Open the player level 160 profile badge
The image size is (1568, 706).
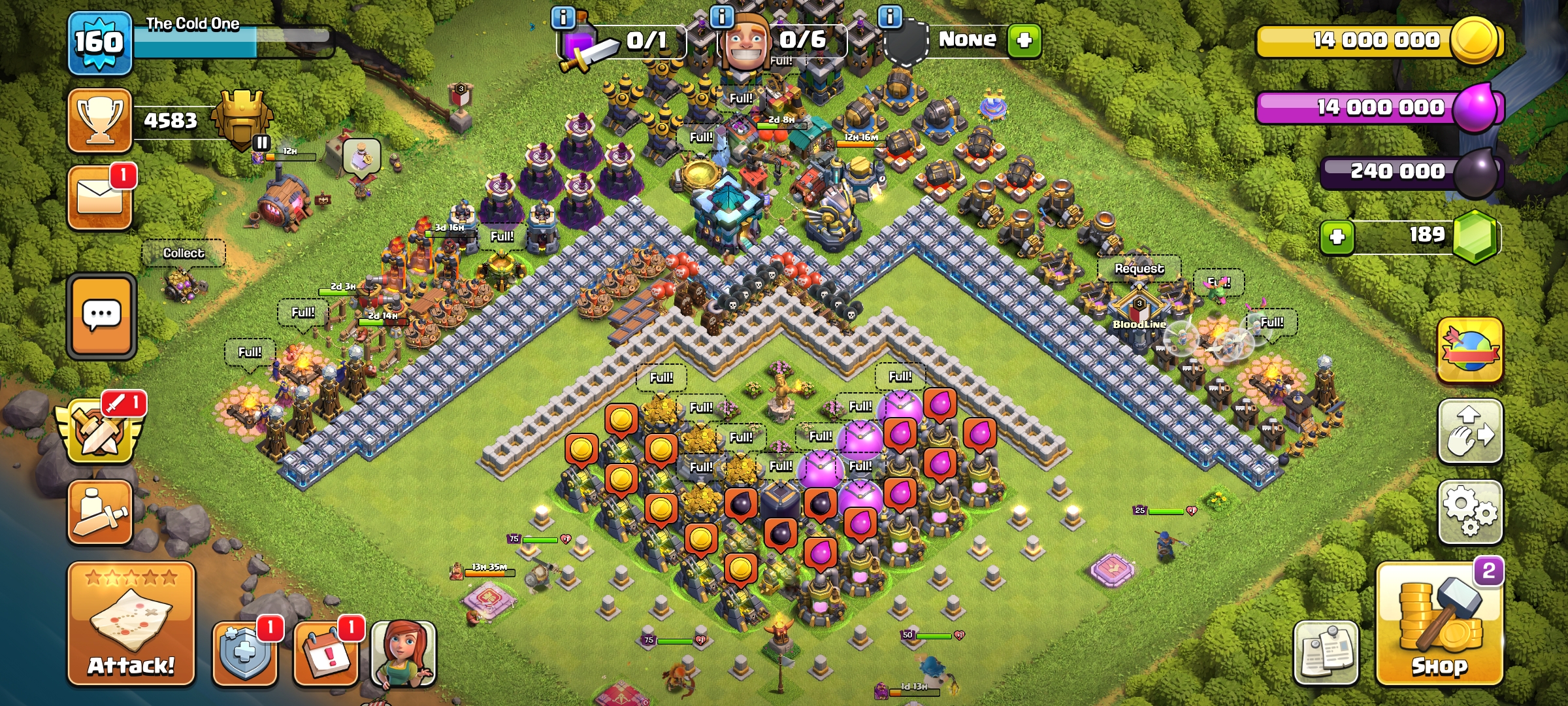pyautogui.click(x=99, y=43)
